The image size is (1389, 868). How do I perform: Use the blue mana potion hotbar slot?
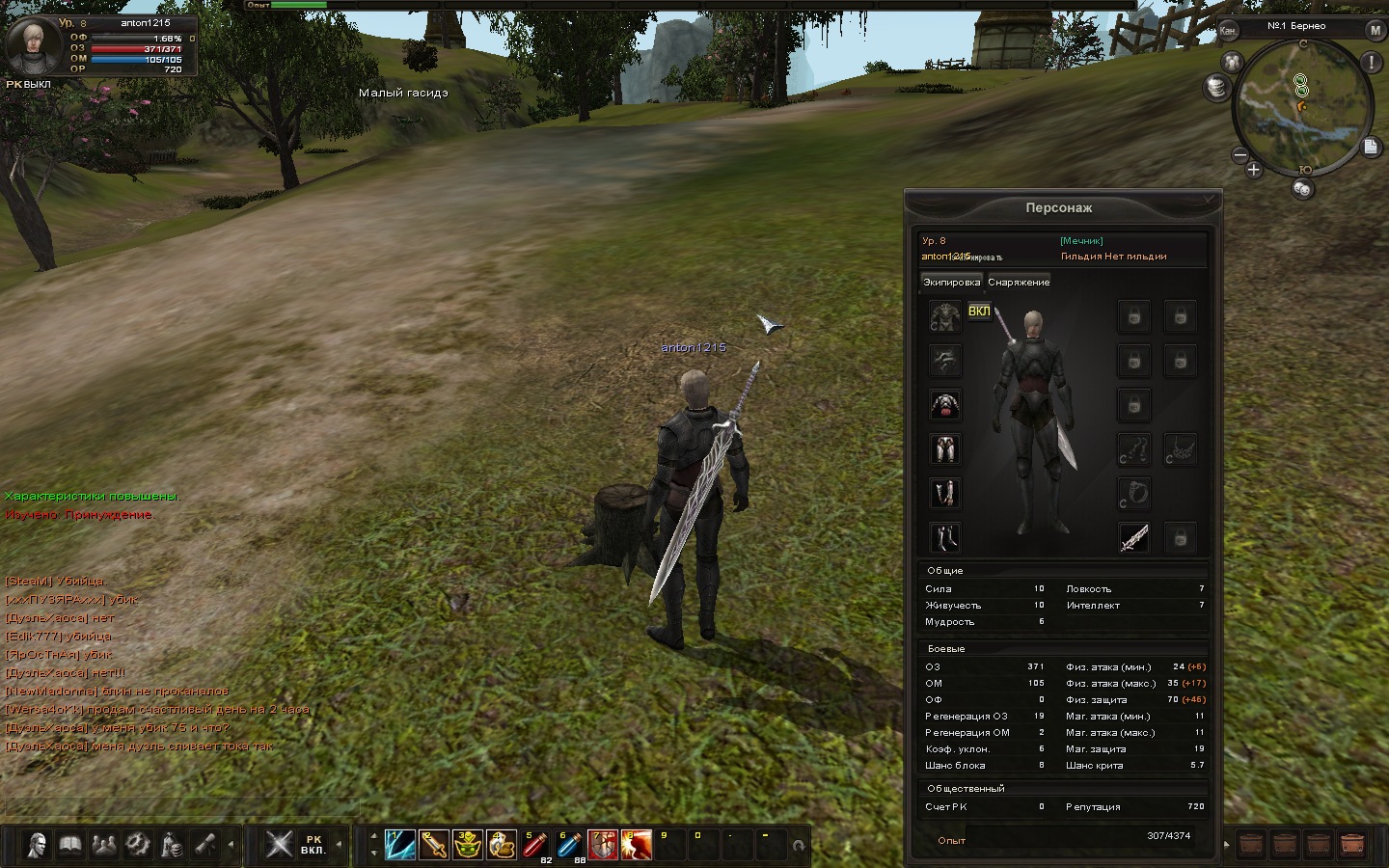[x=569, y=845]
